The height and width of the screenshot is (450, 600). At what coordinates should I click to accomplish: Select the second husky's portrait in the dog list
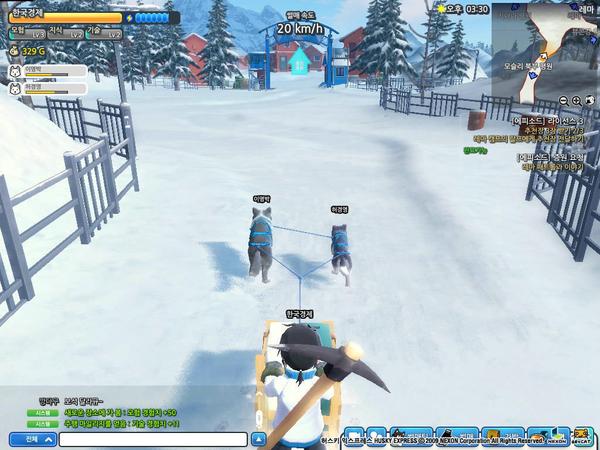click(x=15, y=87)
